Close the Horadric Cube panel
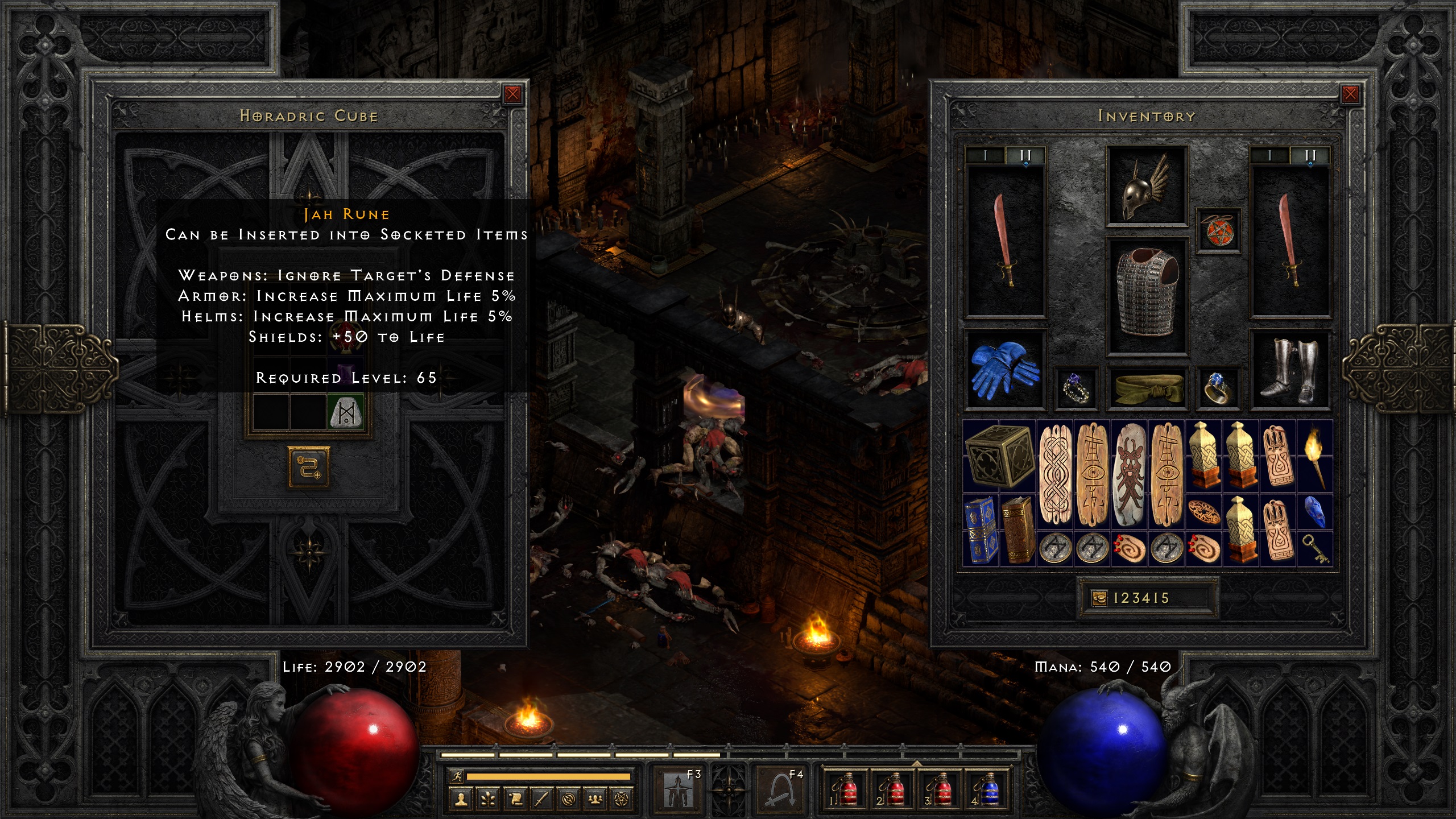This screenshot has height=819, width=1456. 512,94
